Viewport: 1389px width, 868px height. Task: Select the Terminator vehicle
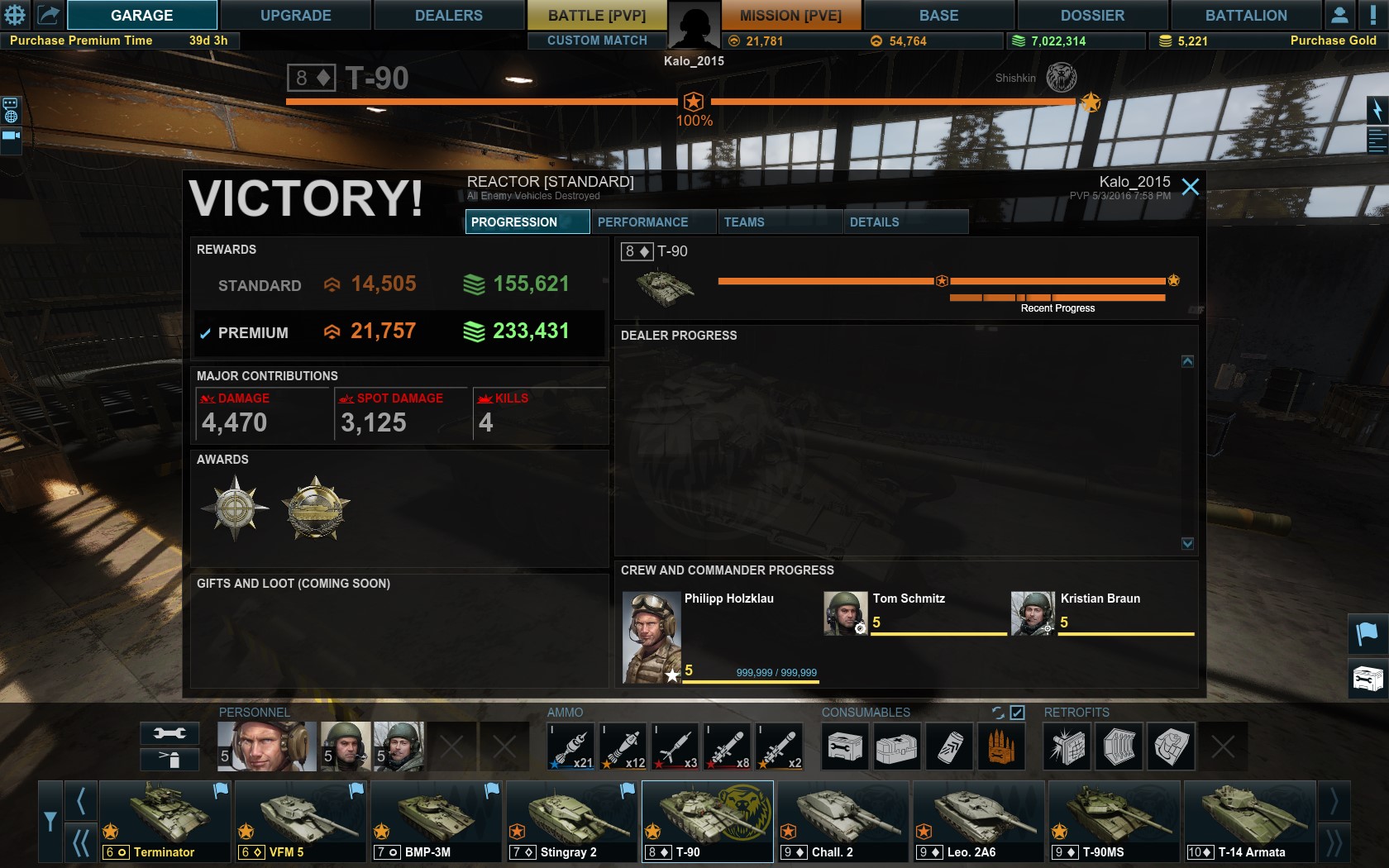tap(165, 822)
